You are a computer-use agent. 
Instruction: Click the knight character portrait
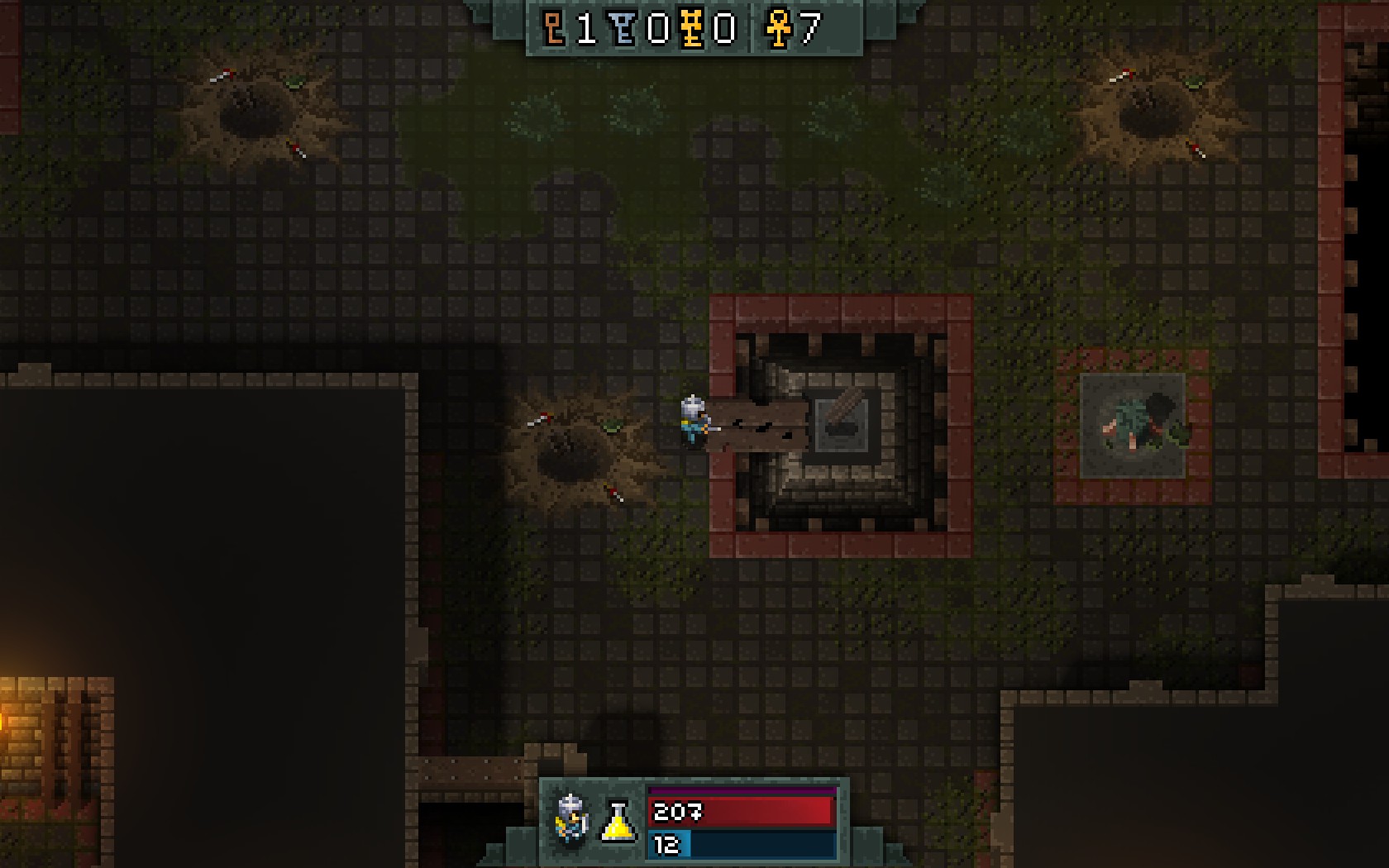571,819
